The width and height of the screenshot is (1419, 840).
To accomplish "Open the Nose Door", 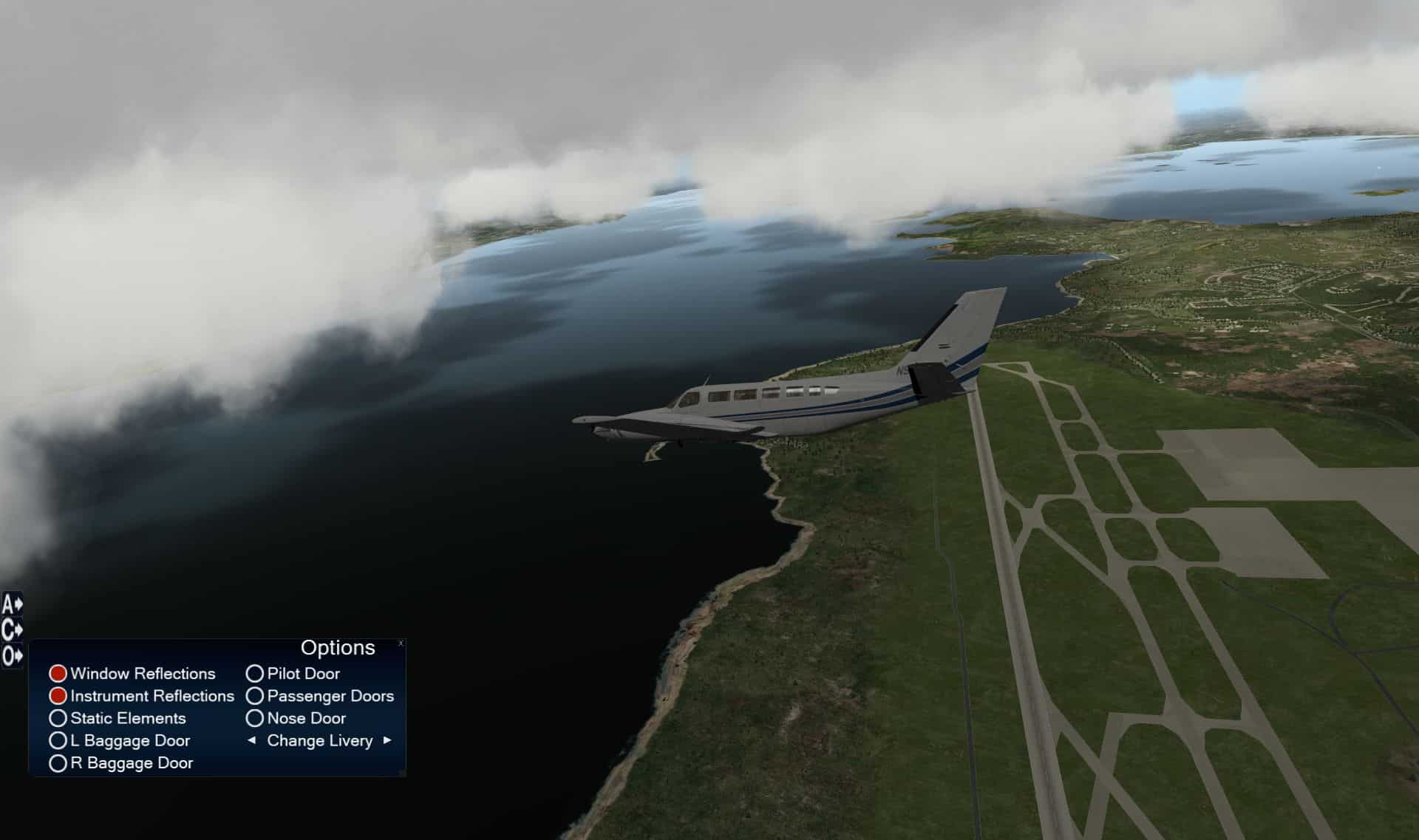I will (255, 718).
